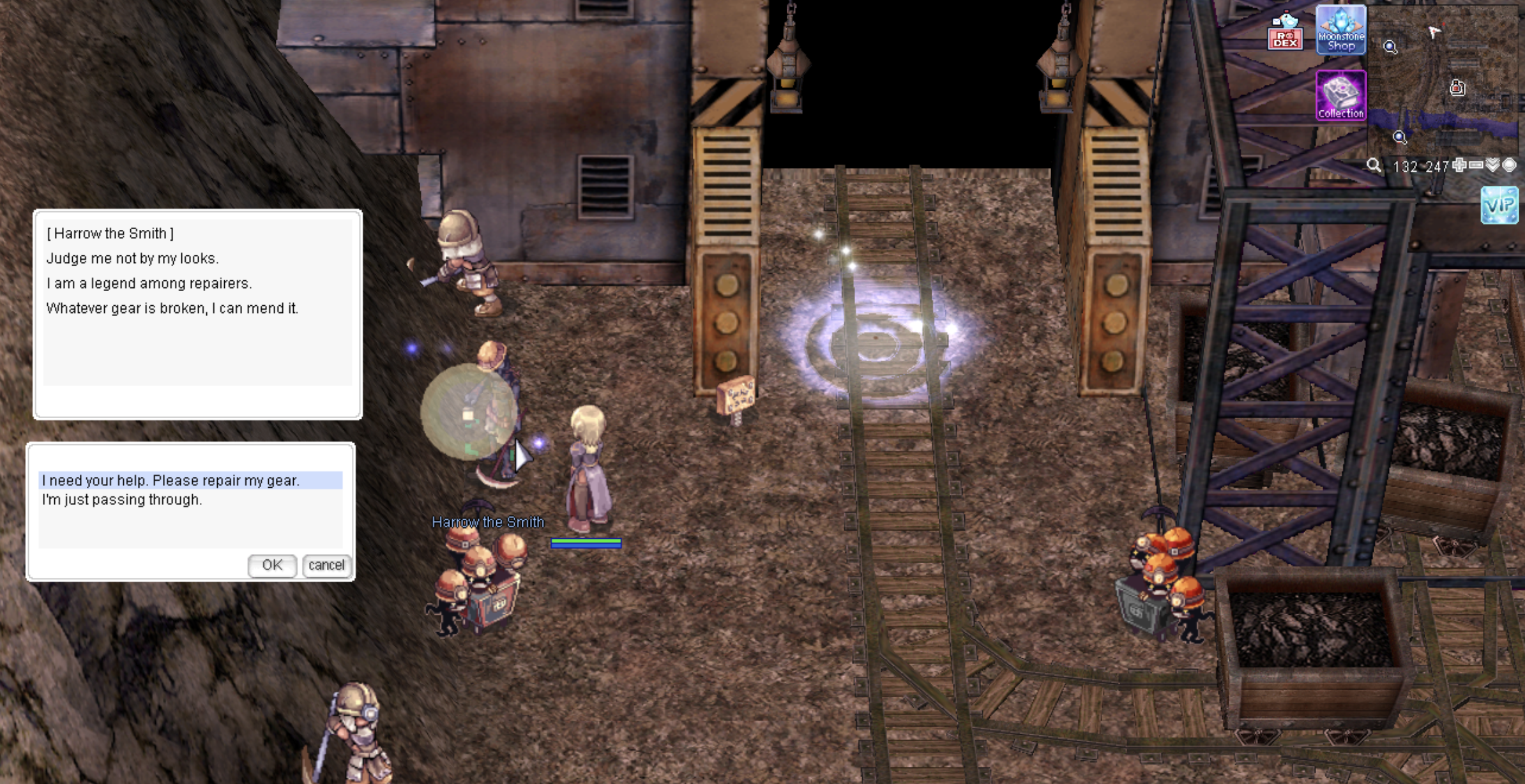Choose "I need your help. Please repair my gear."
This screenshot has width=1525, height=784.
click(x=171, y=480)
